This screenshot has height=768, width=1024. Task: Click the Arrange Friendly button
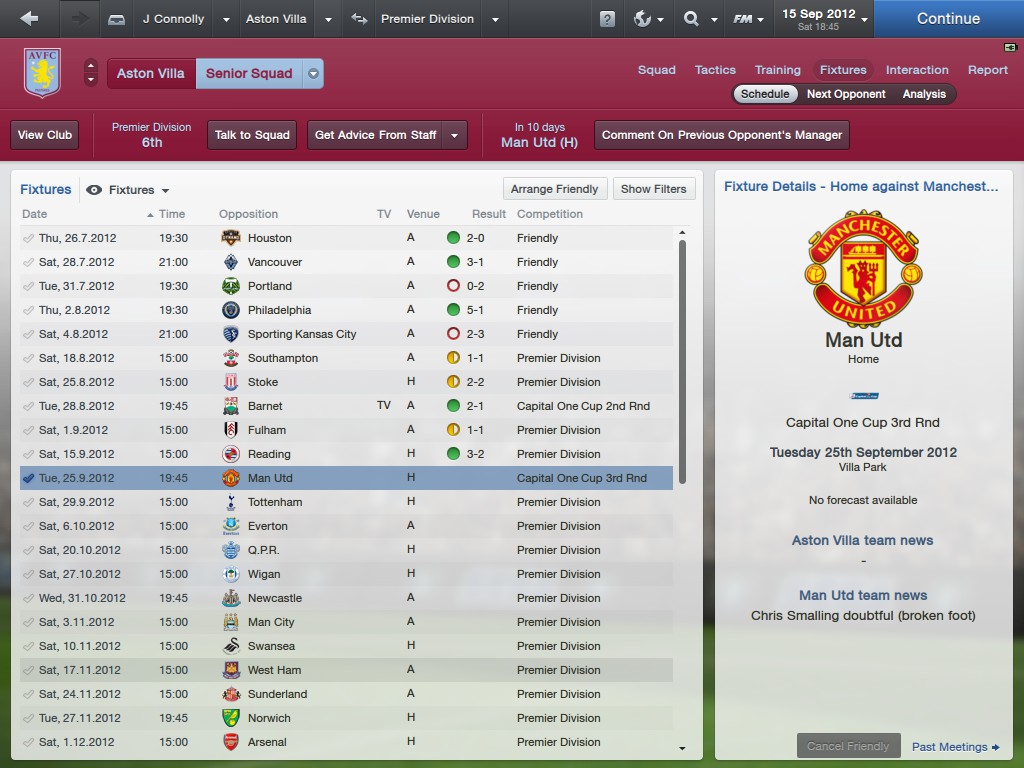click(554, 189)
